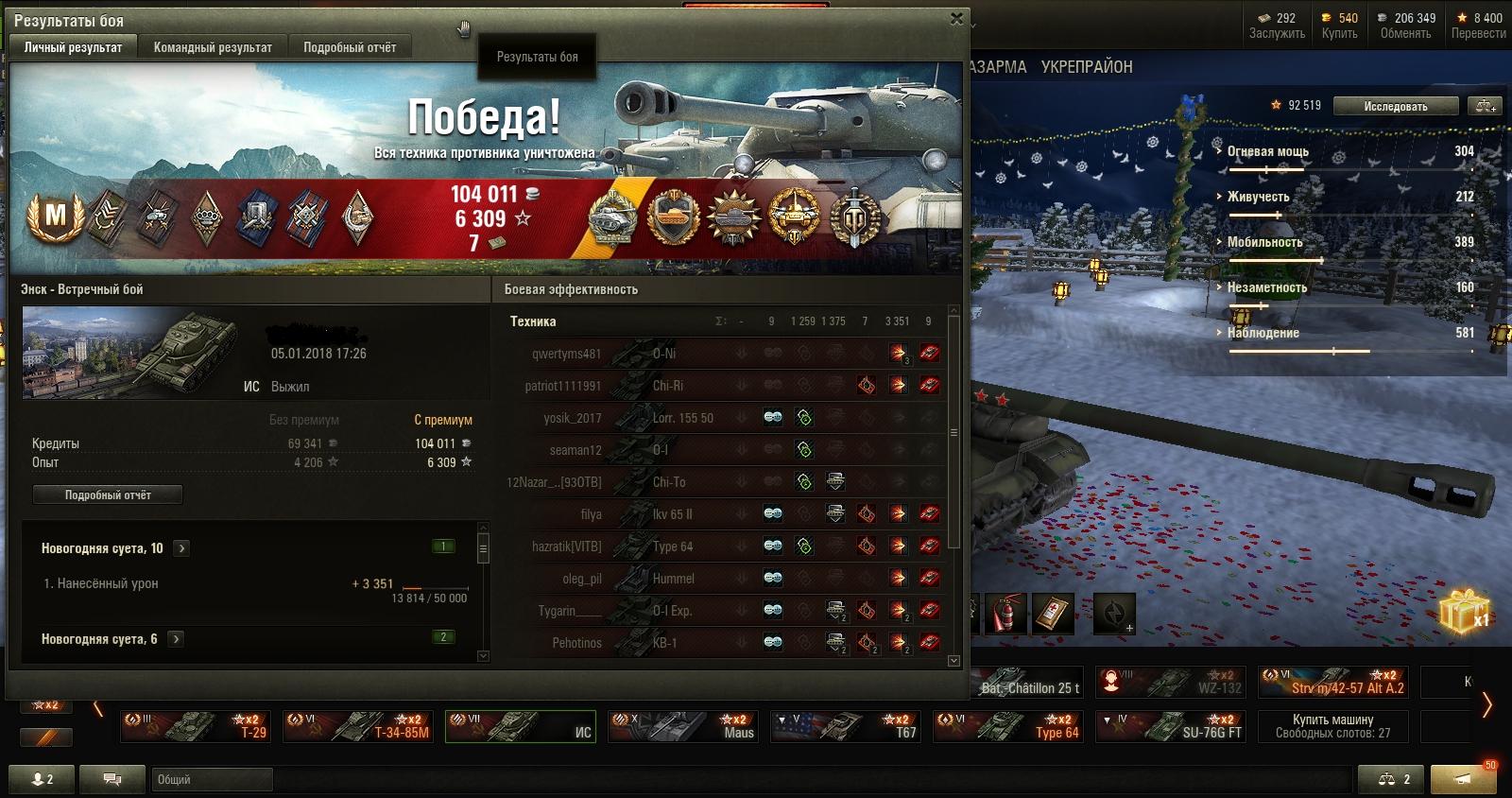This screenshot has width=1512, height=798.
Task: Click the Mastery badge M medal
Action: point(56,217)
